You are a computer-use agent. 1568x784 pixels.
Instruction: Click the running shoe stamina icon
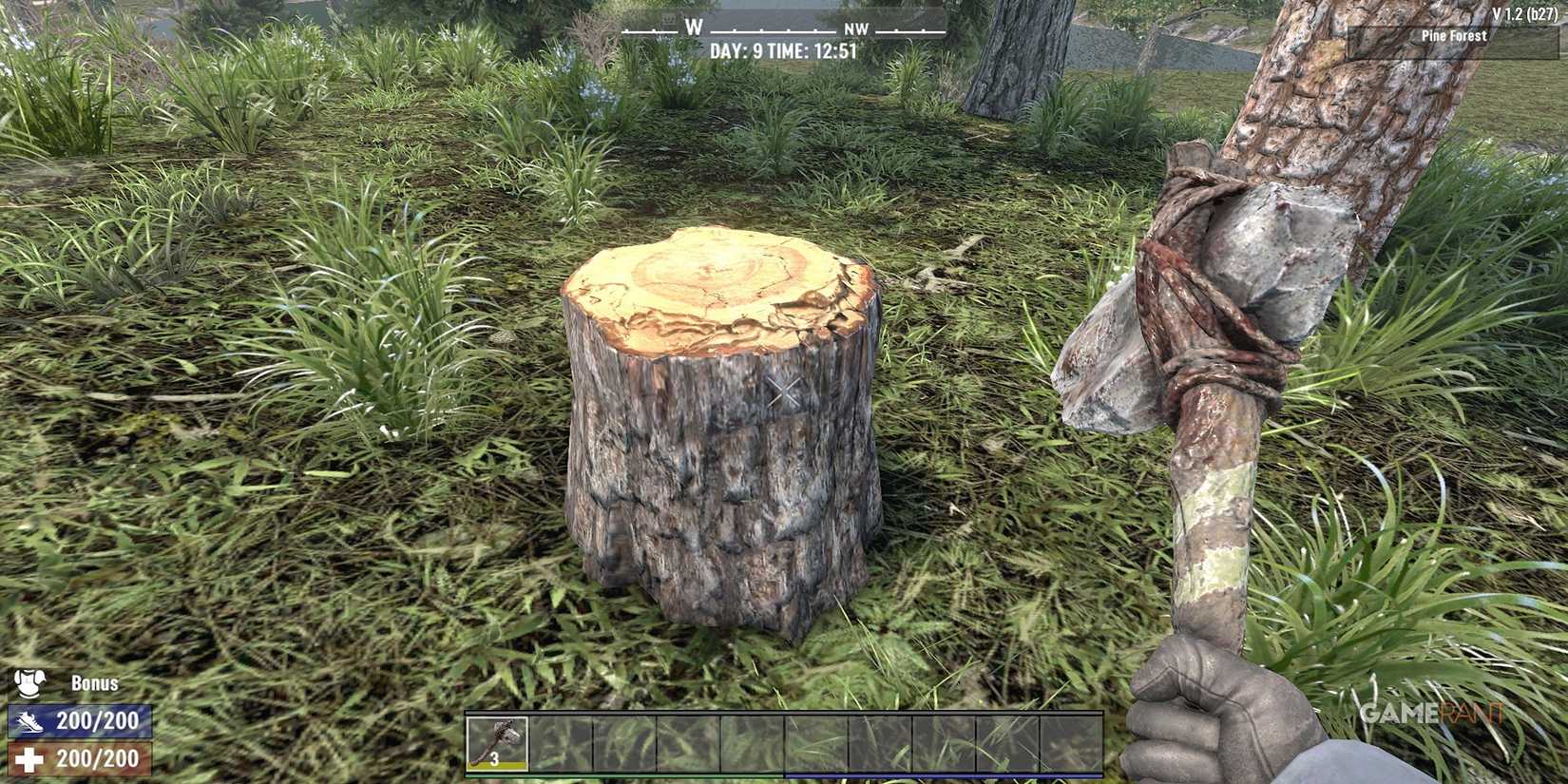coord(29,721)
